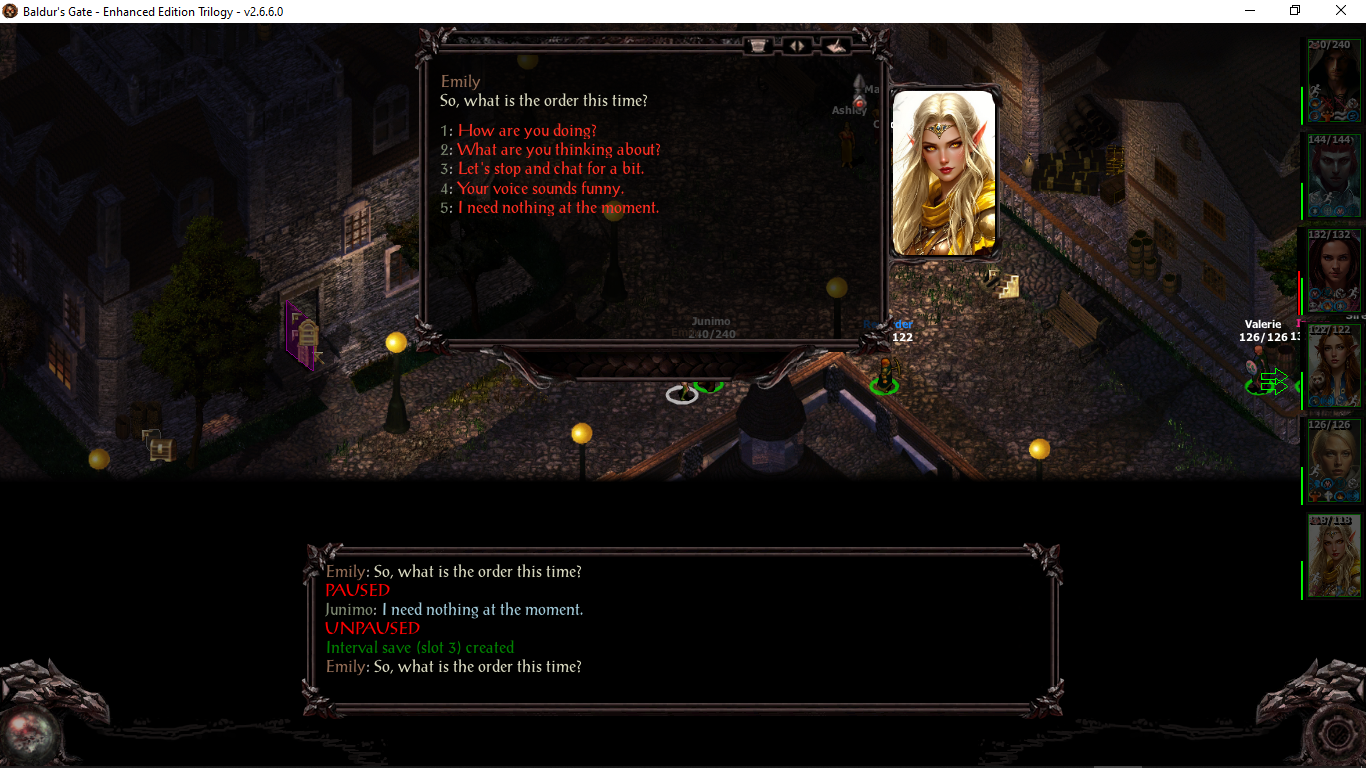Image resolution: width=1366 pixels, height=768 pixels.
Task: Click Emily's large portrait beside the dialogue
Action: click(943, 173)
